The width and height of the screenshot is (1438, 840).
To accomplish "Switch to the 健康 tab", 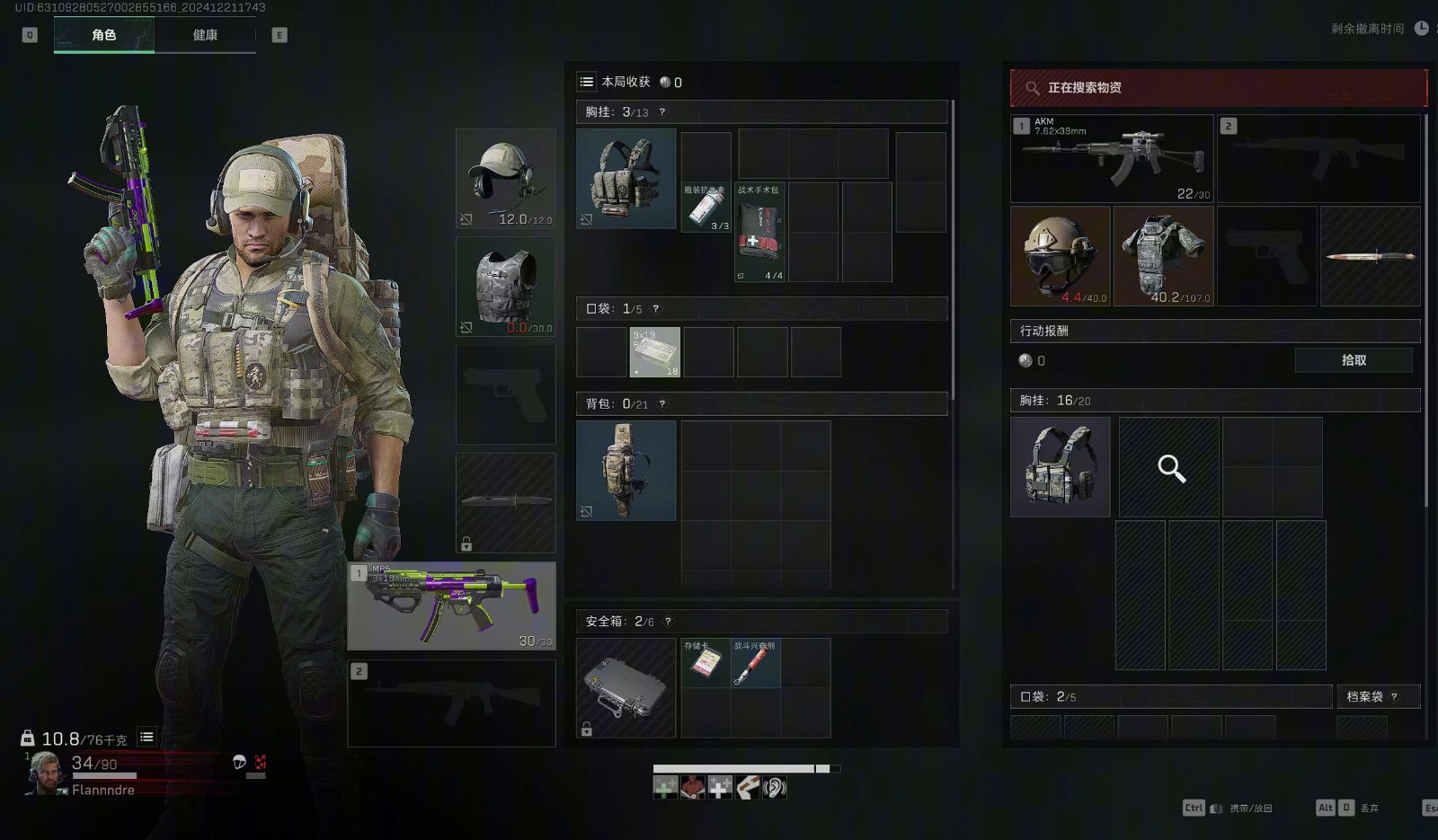I will click(205, 35).
